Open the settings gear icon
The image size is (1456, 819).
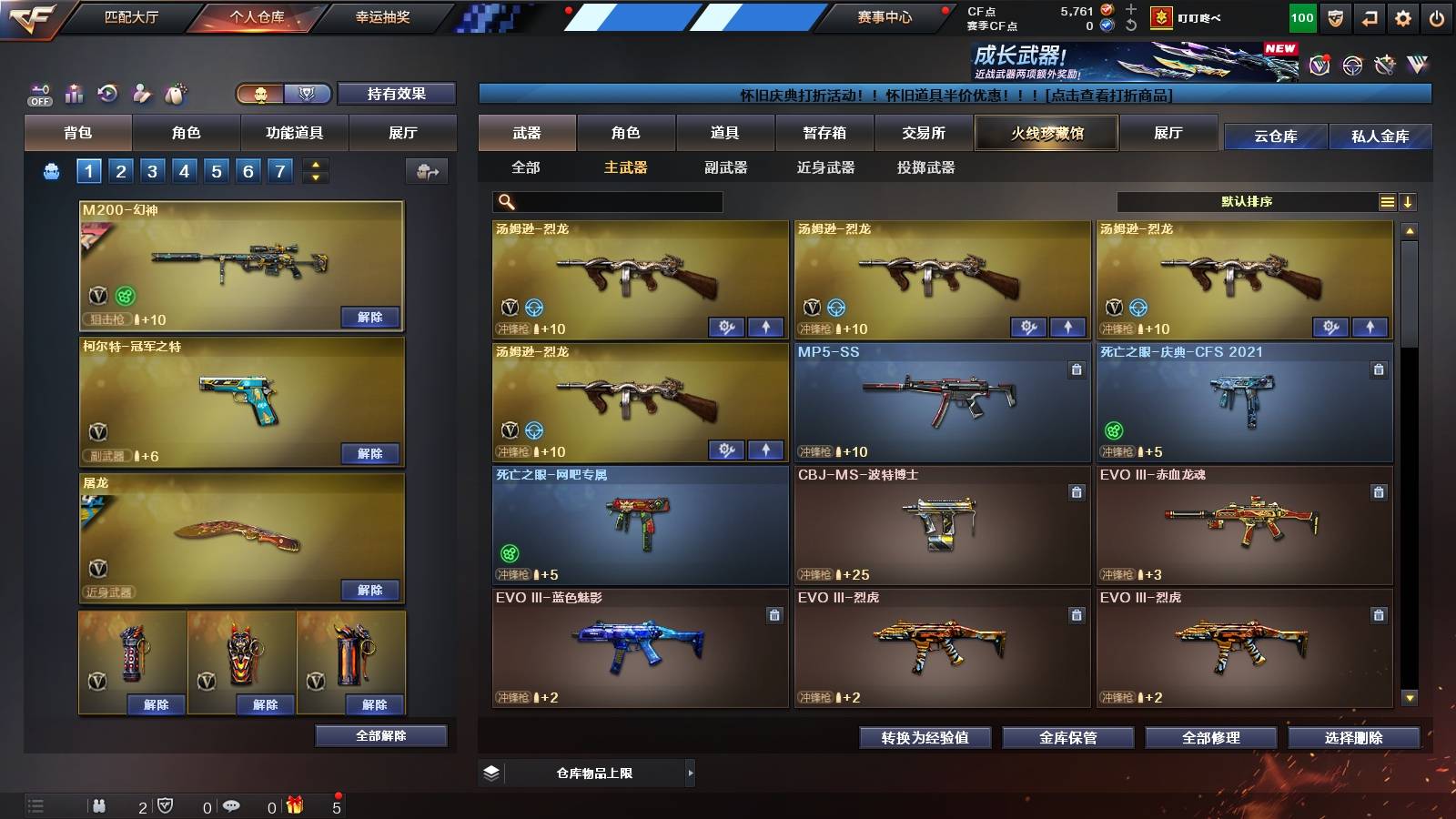[x=1403, y=18]
